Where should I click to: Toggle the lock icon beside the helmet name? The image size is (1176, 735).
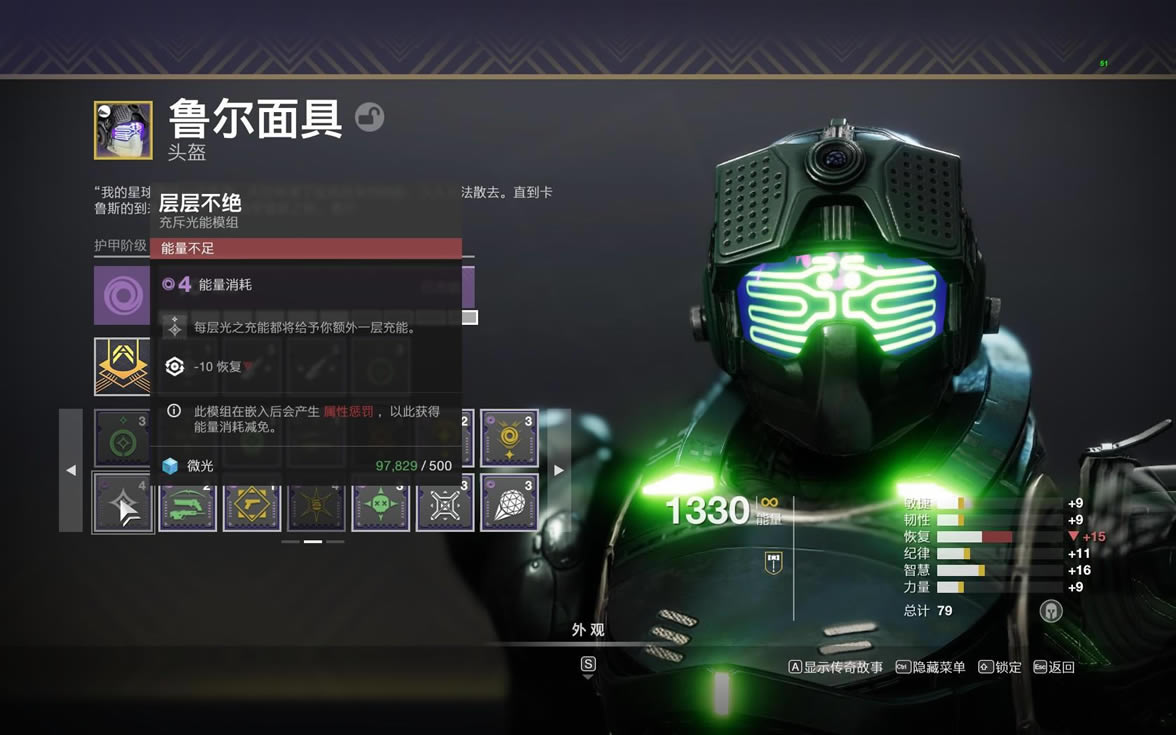(369, 118)
